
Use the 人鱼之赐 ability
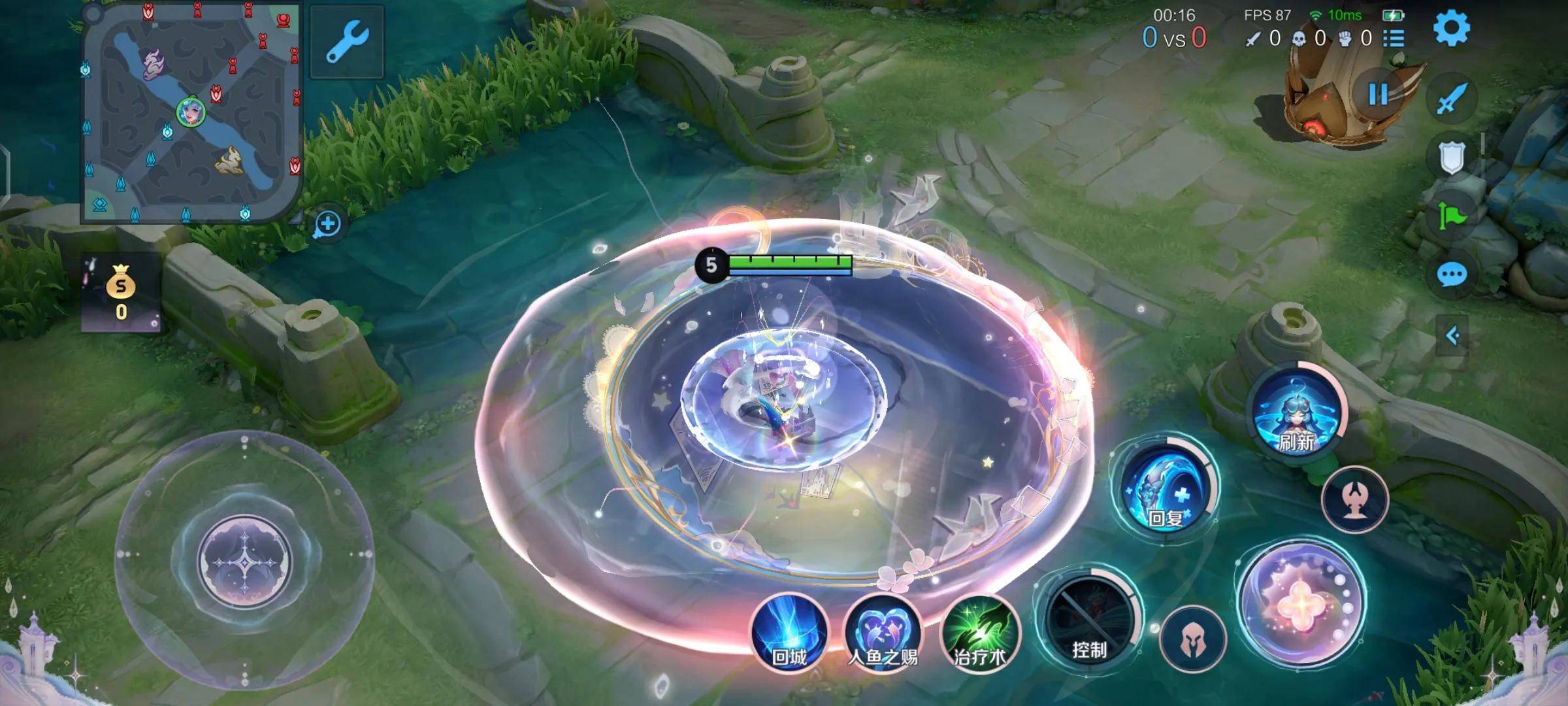point(882,632)
